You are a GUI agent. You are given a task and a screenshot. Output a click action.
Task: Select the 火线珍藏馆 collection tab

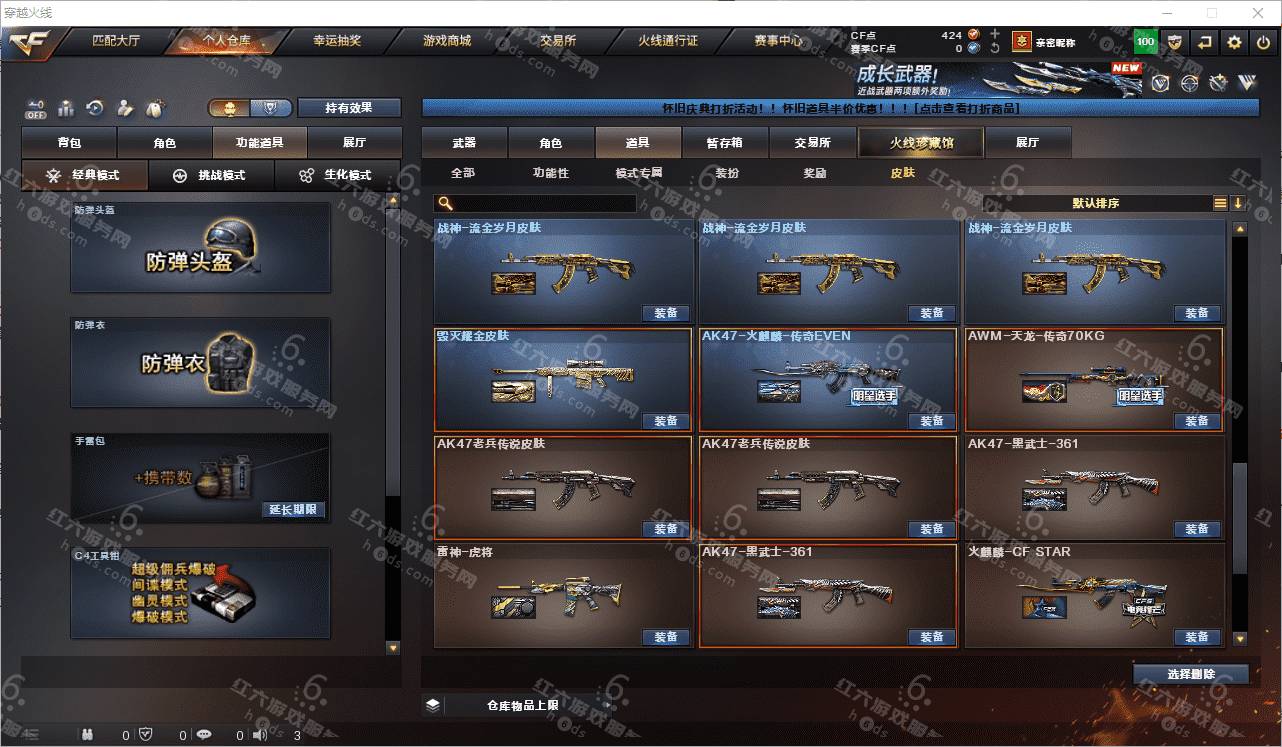coord(921,143)
